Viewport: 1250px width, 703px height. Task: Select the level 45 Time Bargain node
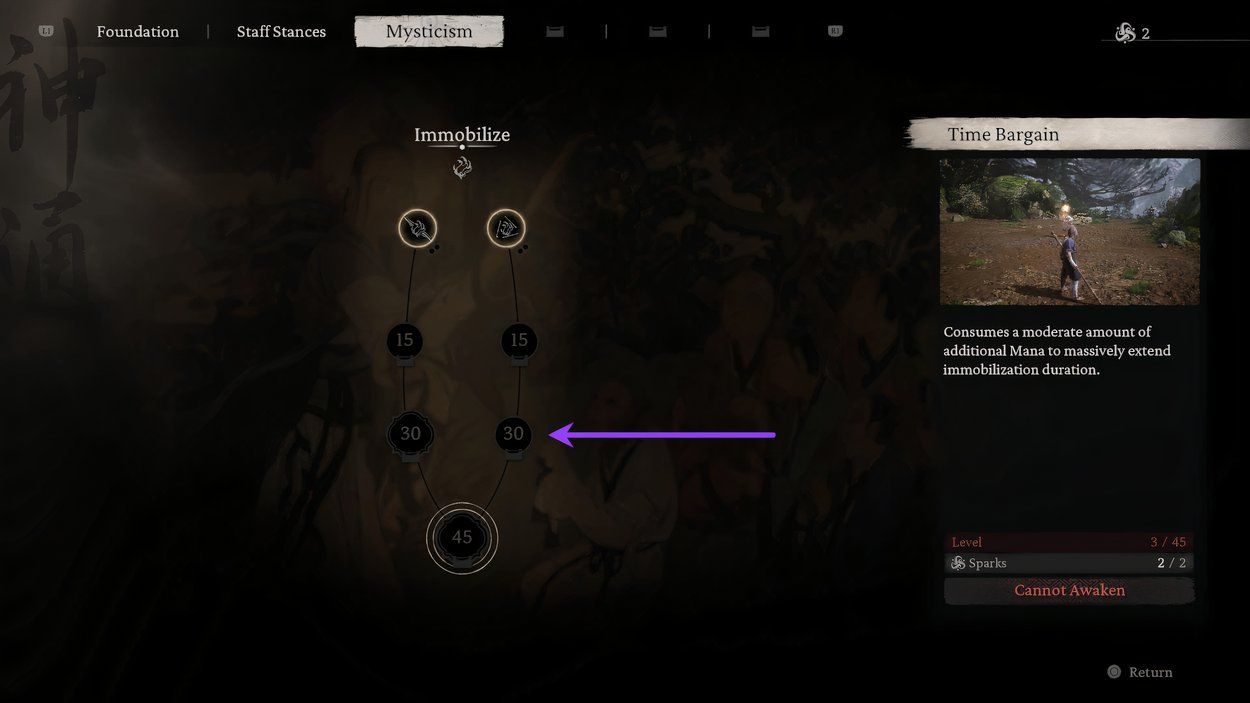(x=462, y=538)
